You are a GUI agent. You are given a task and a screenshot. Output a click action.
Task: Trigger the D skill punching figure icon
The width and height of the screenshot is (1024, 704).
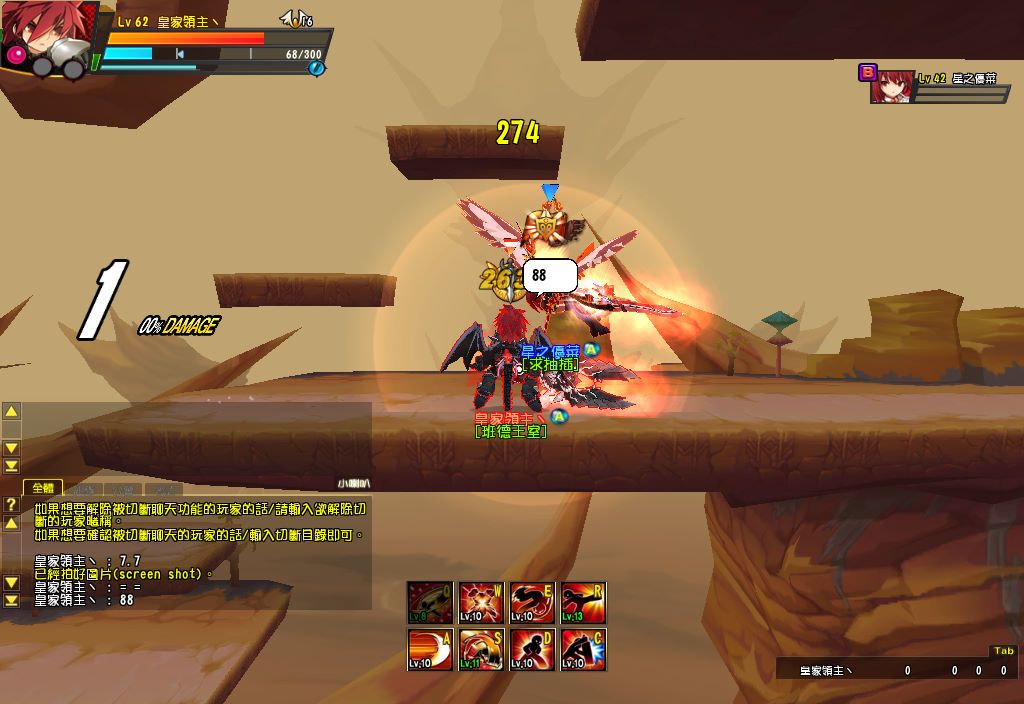tap(532, 650)
